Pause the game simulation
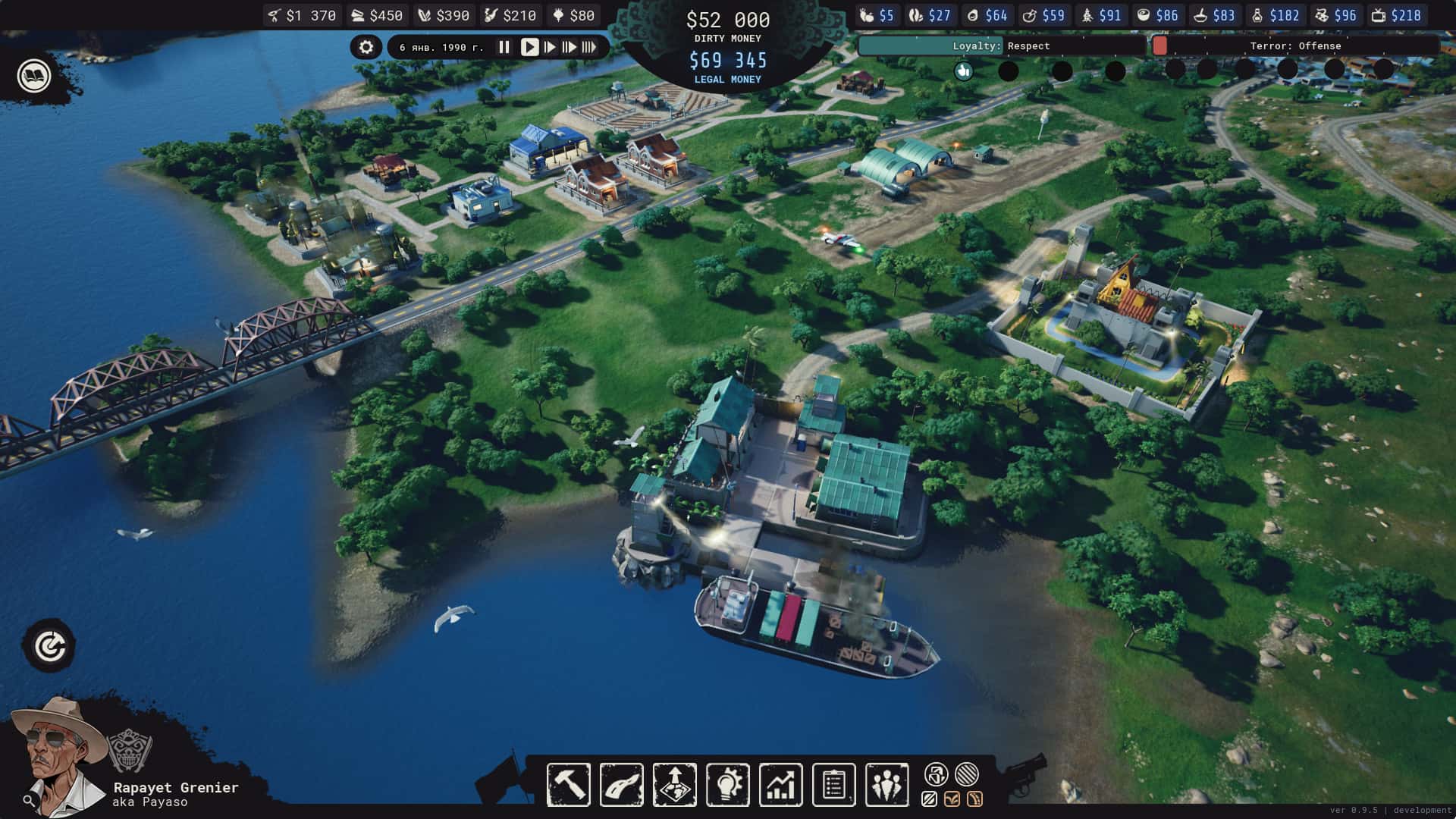This screenshot has width=1456, height=819. (x=504, y=47)
